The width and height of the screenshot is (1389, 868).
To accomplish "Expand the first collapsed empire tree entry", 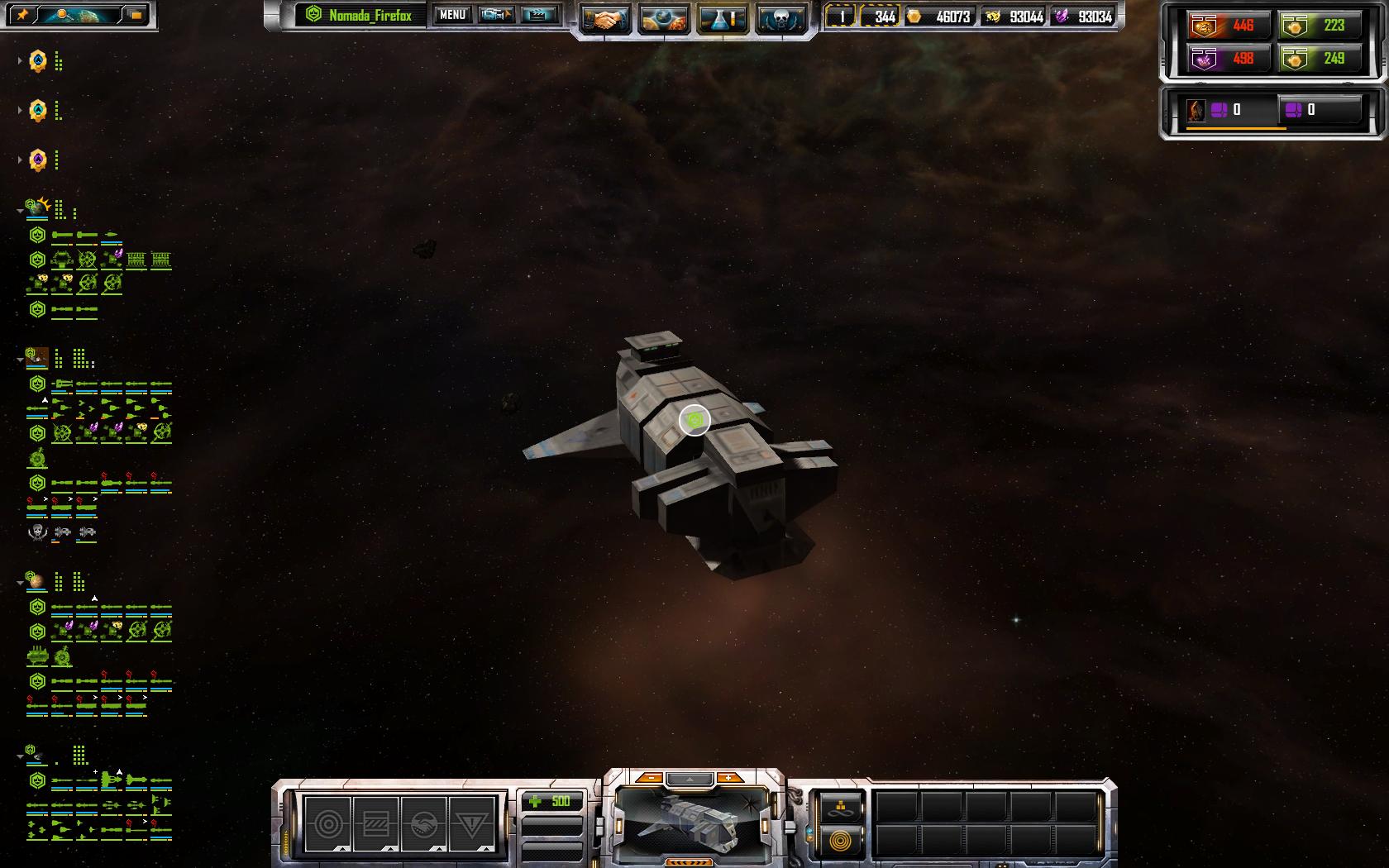I will [20, 61].
